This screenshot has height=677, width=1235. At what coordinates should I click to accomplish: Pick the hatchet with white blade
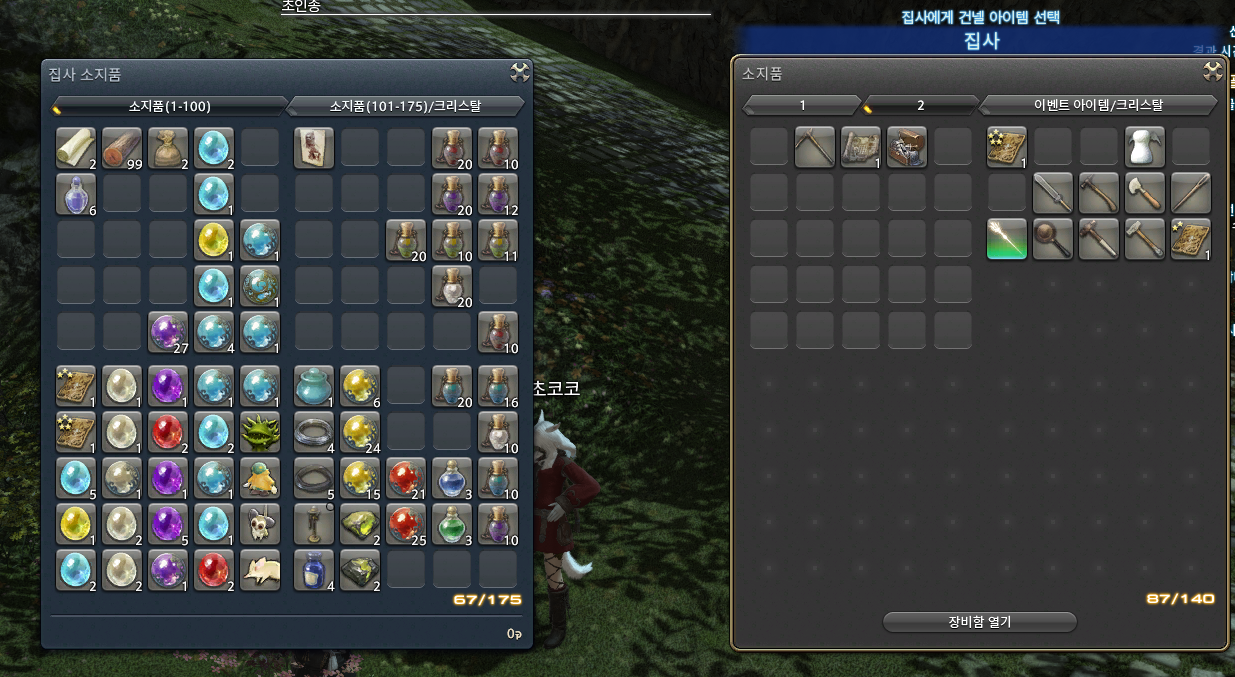click(x=1145, y=193)
